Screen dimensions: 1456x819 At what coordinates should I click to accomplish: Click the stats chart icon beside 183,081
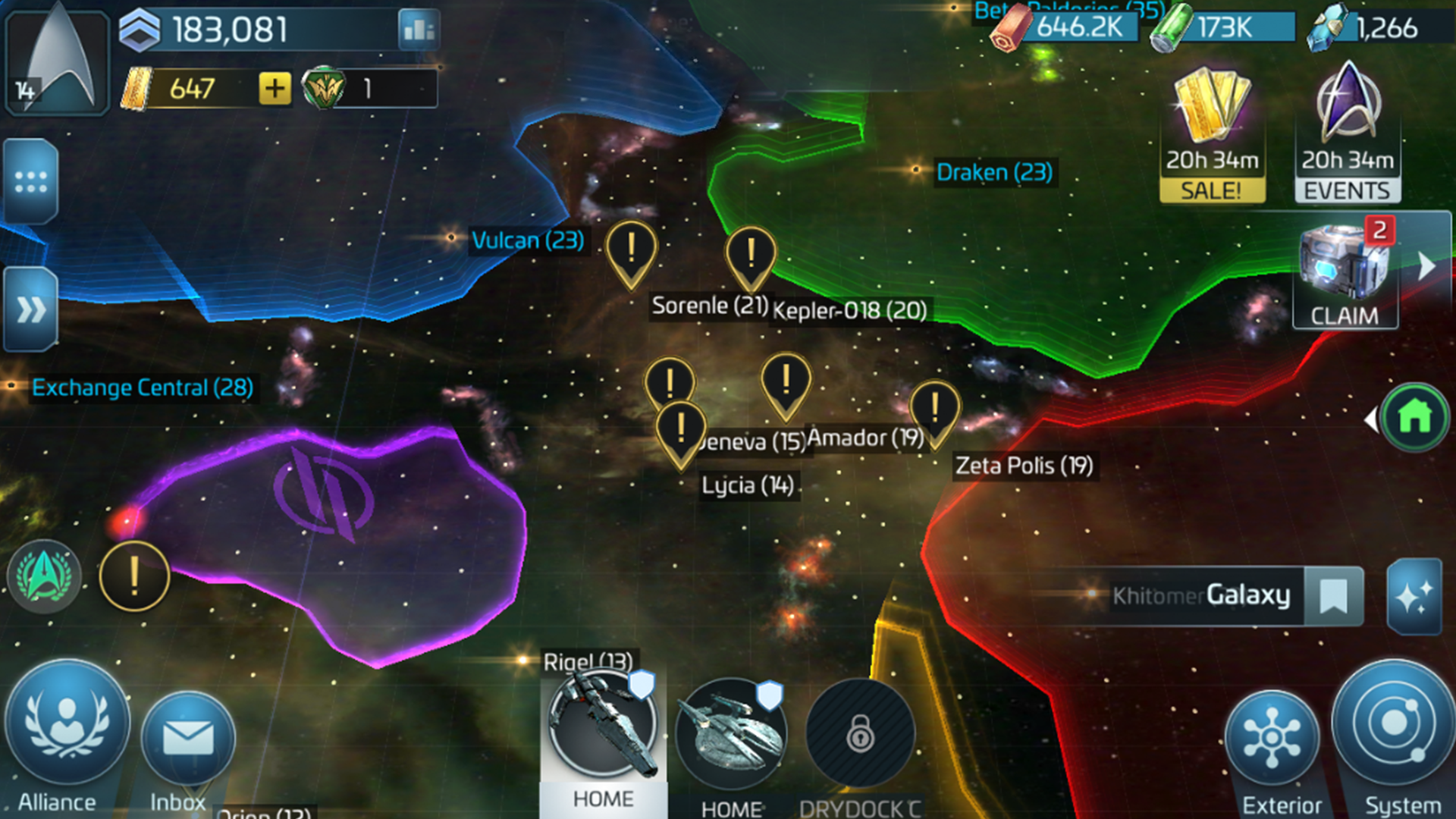418,30
